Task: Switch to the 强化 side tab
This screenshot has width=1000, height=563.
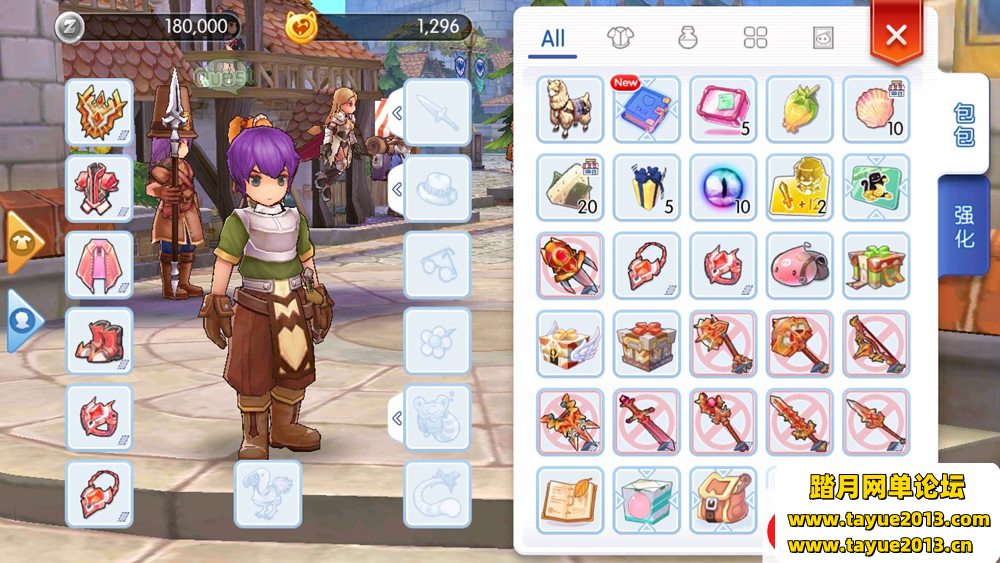Action: click(964, 225)
